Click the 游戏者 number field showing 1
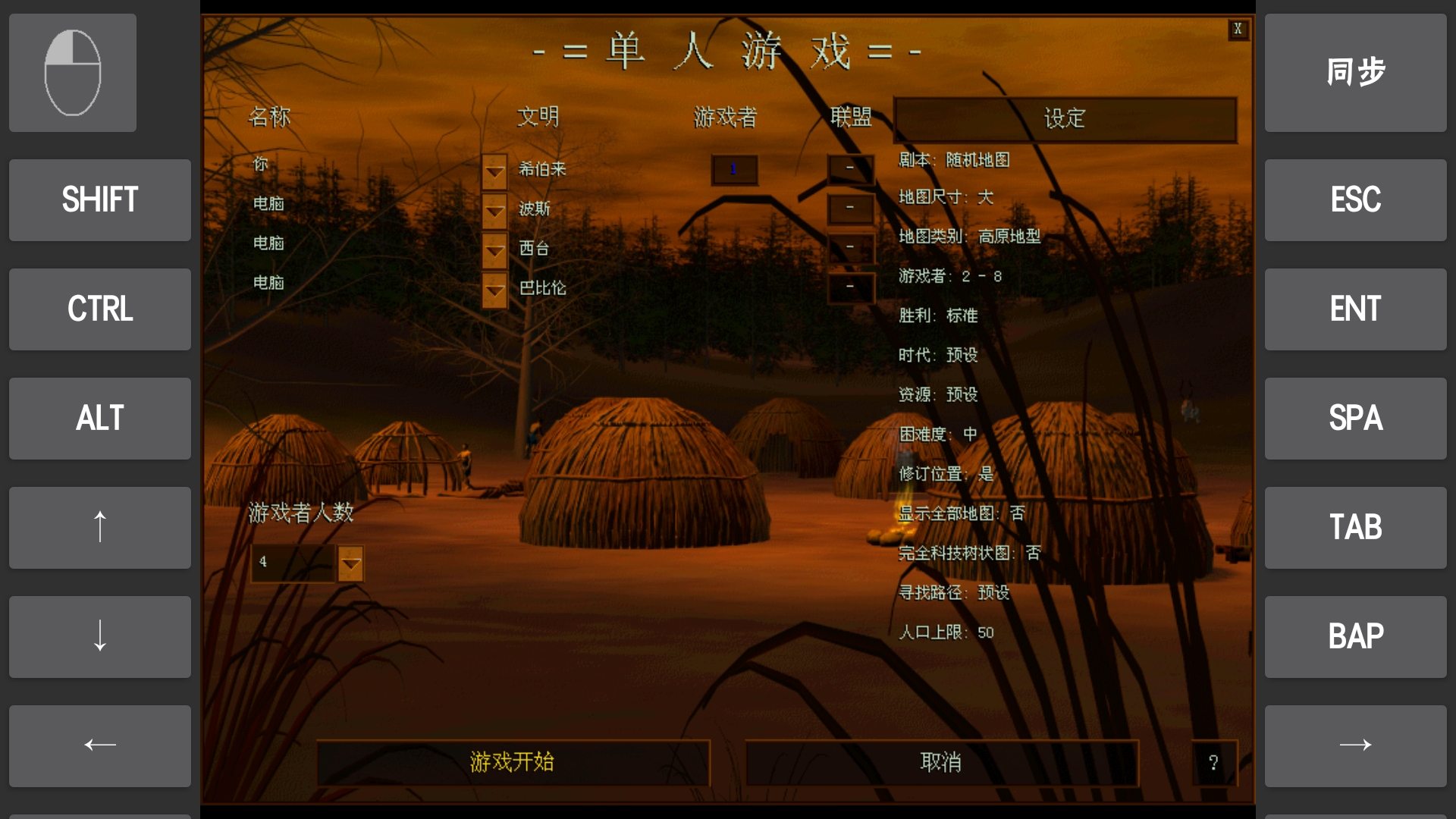This screenshot has height=819, width=1456. click(x=734, y=168)
